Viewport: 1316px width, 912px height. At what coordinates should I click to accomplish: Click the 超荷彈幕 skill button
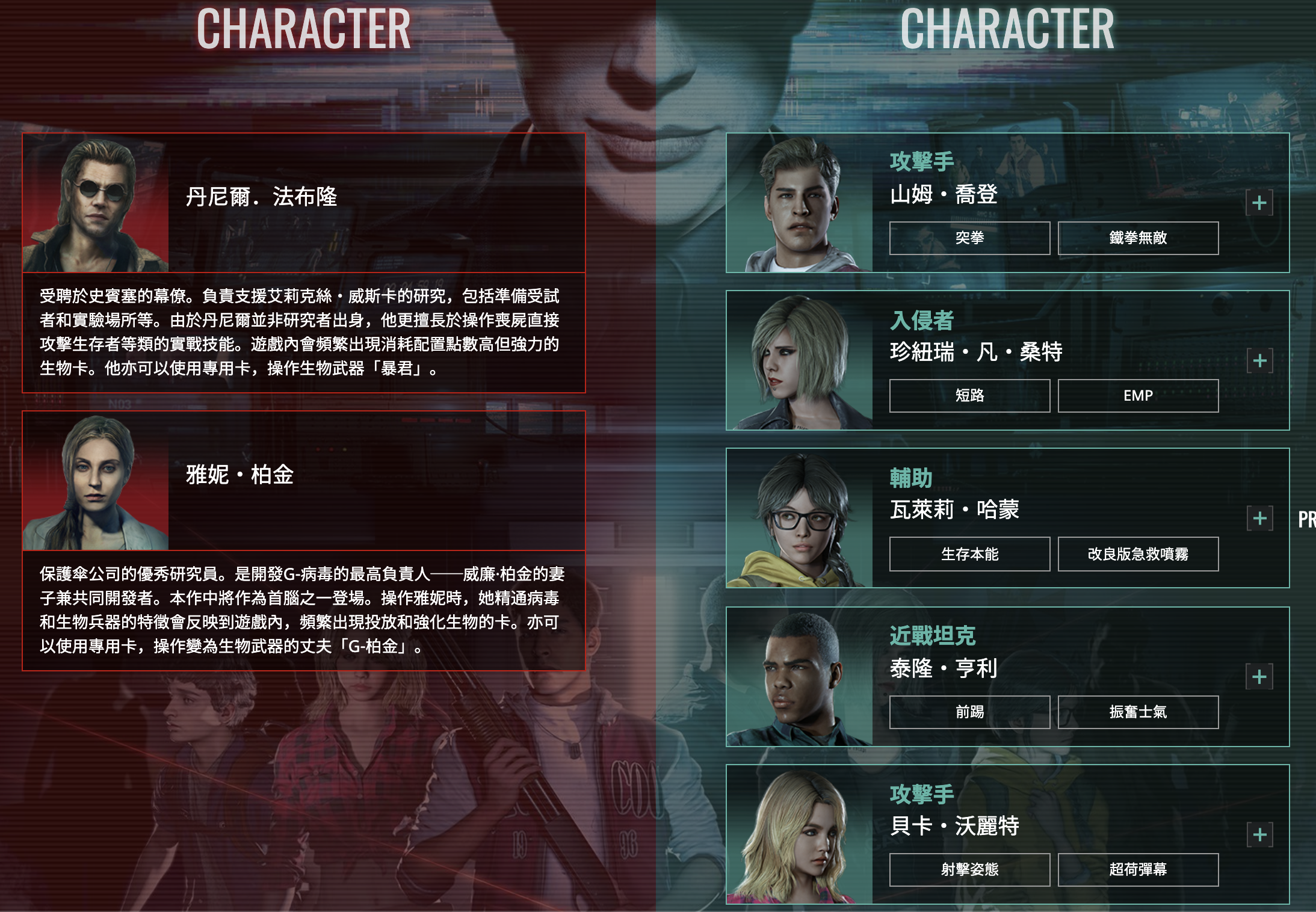point(1138,870)
